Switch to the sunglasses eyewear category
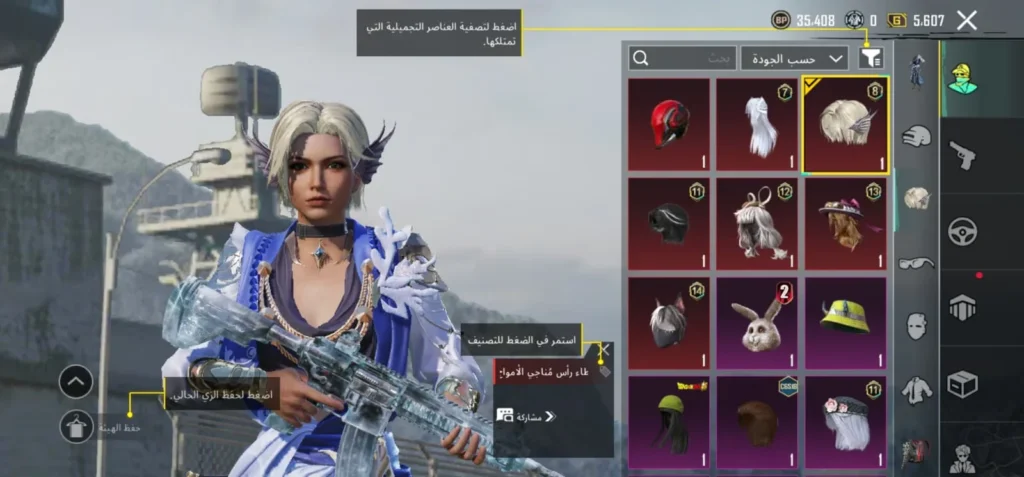This screenshot has height=477, width=1024. pos(916,263)
